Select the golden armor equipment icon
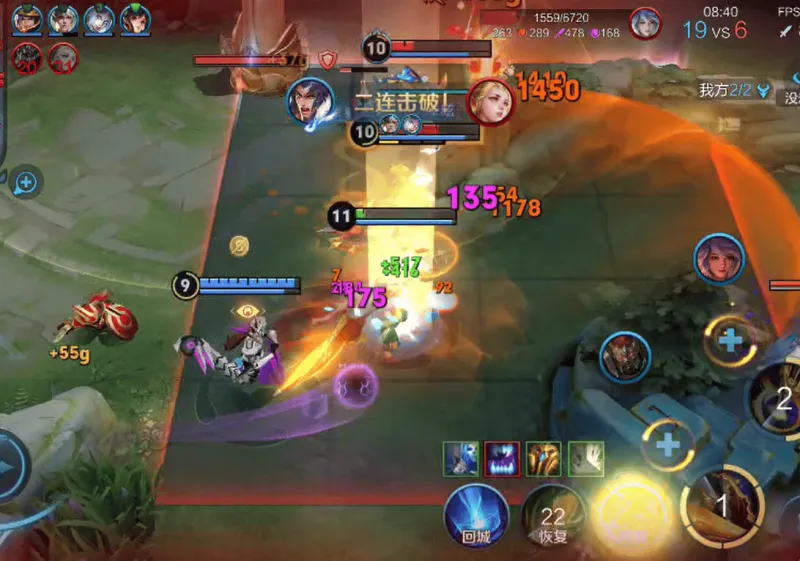Image resolution: width=800 pixels, height=561 pixels. [544, 459]
